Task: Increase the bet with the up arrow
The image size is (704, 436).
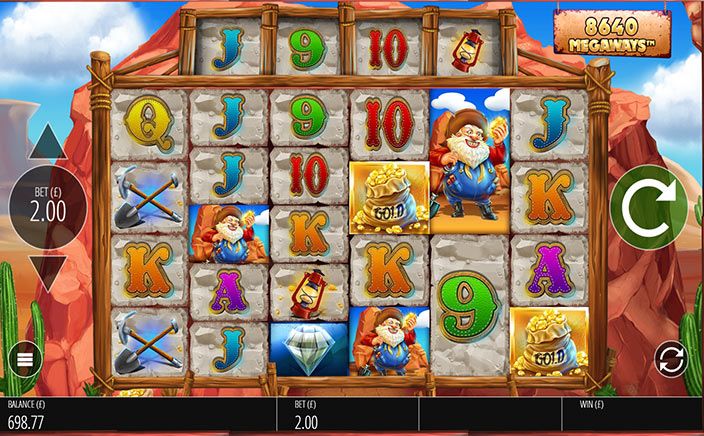Action: tap(47, 145)
